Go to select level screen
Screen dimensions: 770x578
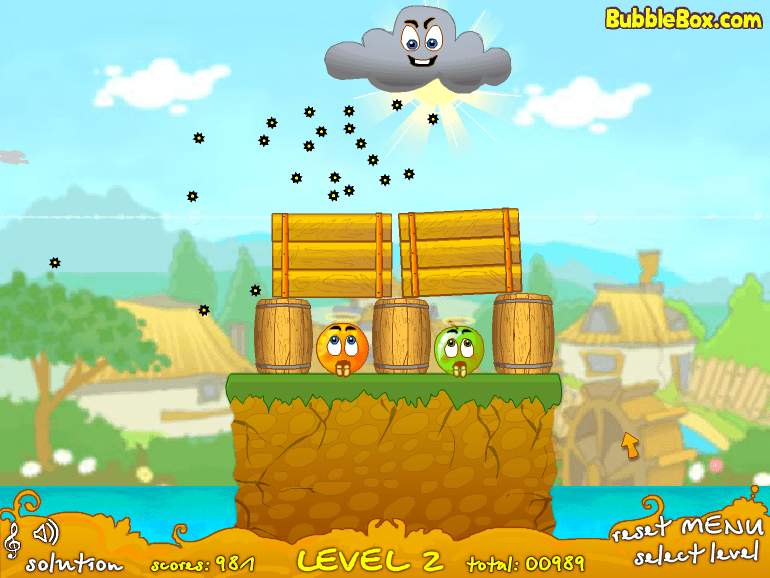(698, 556)
